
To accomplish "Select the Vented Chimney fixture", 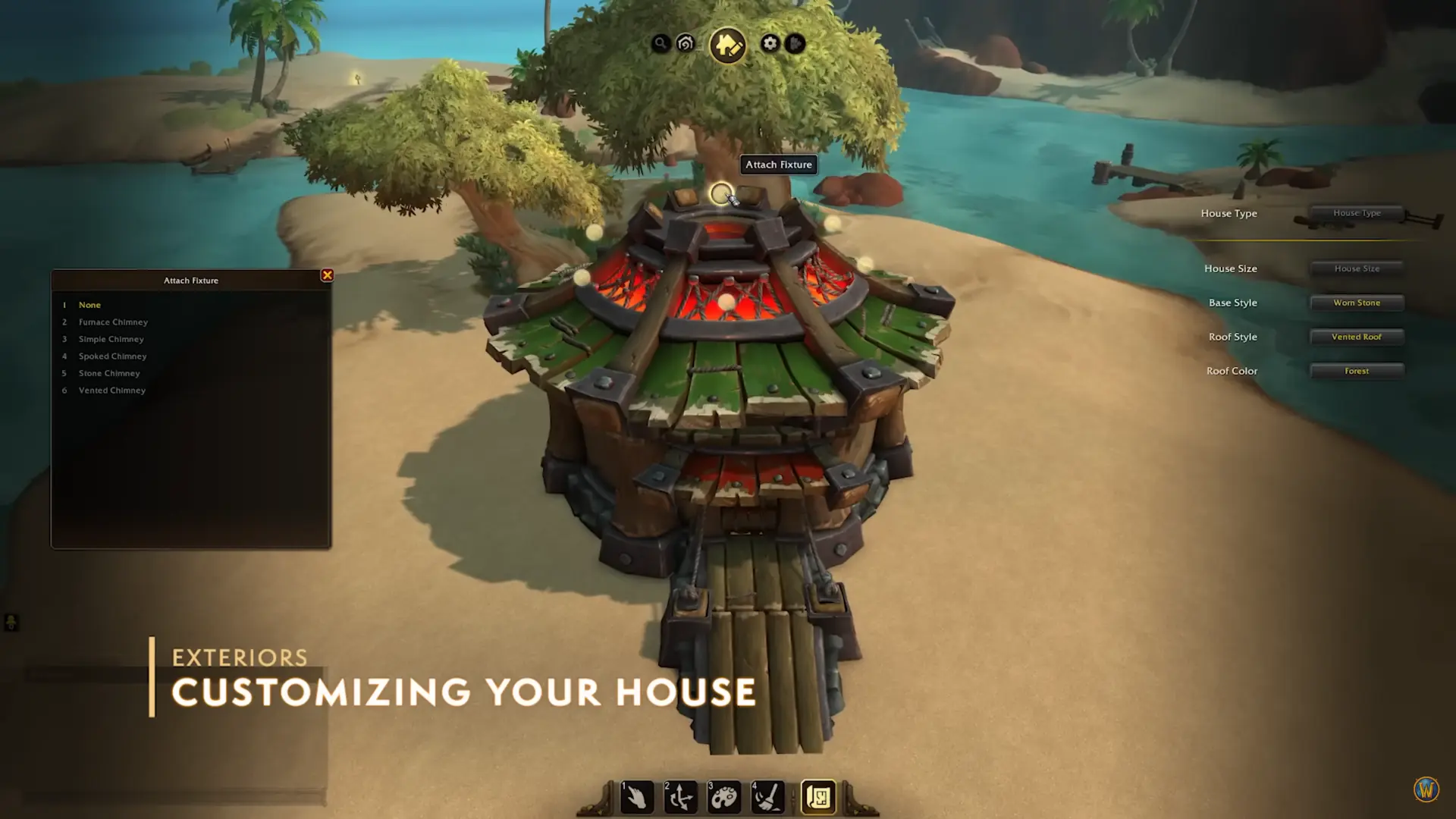I will pos(111,391).
